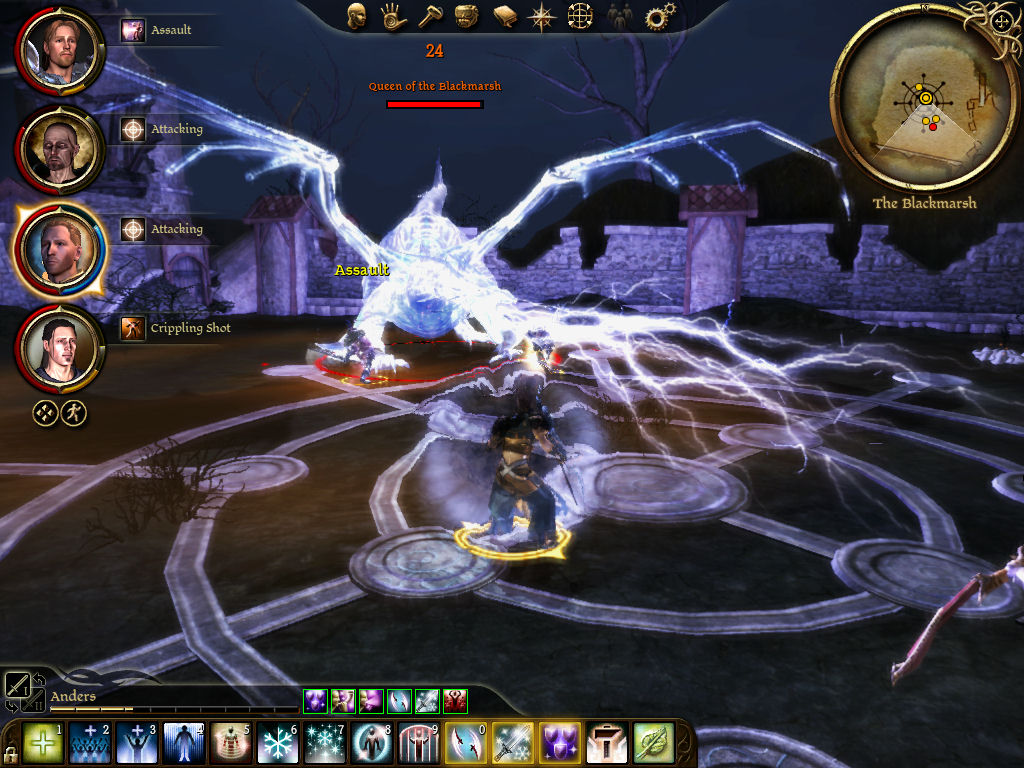
Task: Select the dark-haired bottom party portrait
Action: point(60,349)
